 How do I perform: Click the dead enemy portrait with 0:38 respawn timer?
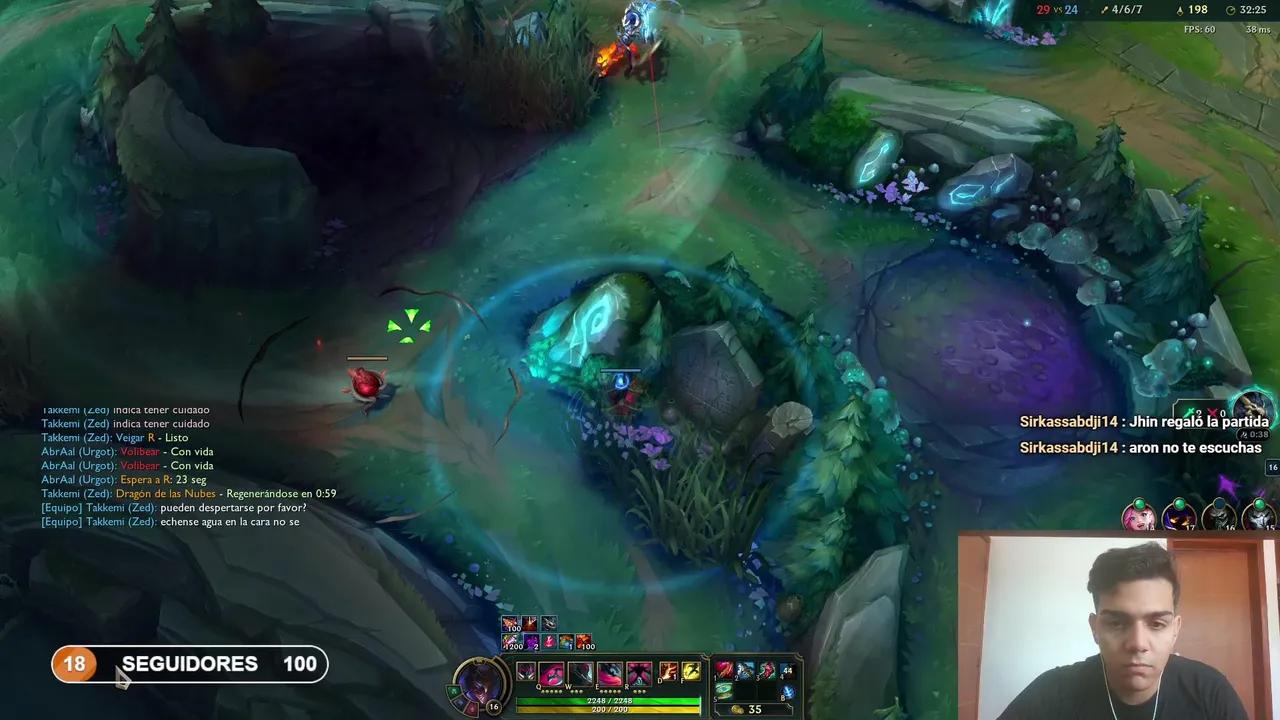click(x=1253, y=408)
